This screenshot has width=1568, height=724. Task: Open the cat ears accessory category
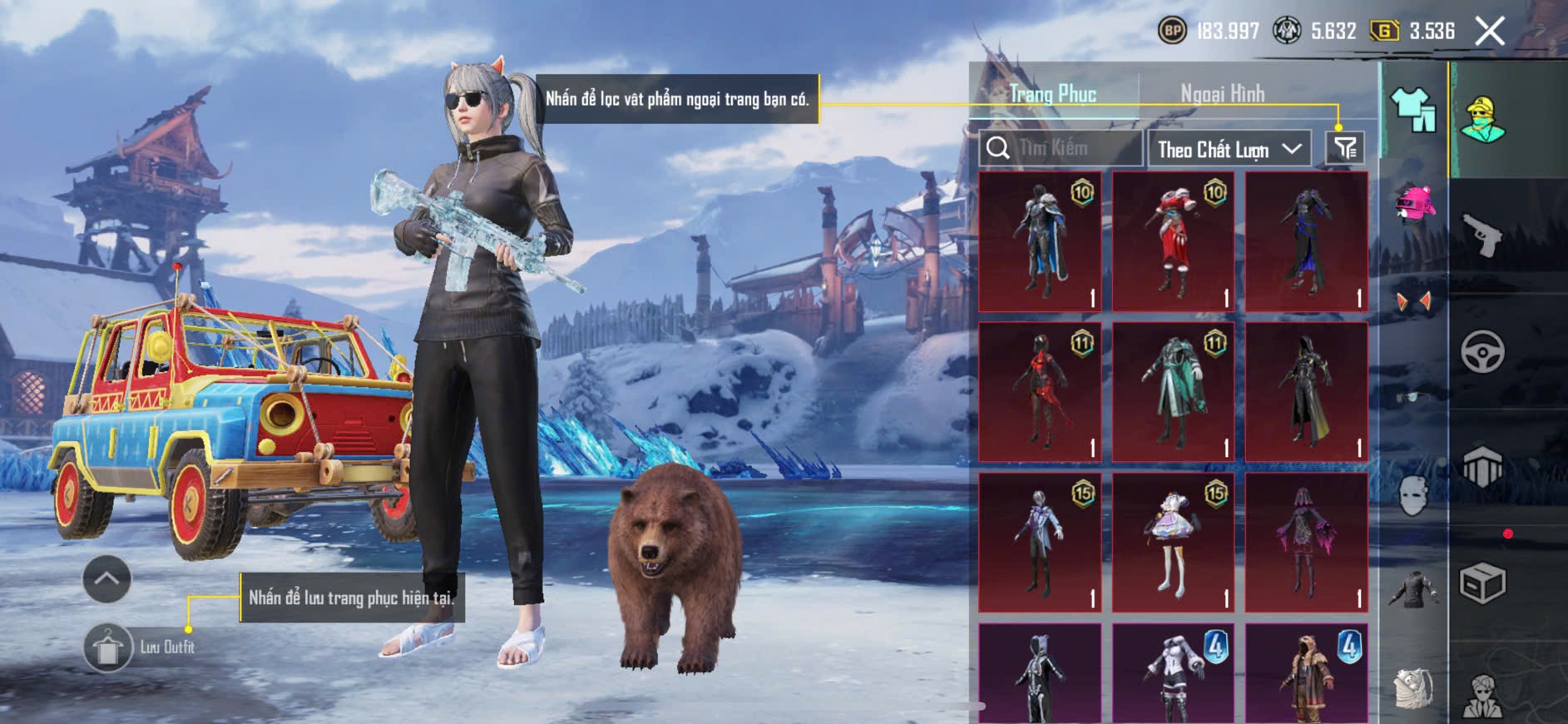1413,301
